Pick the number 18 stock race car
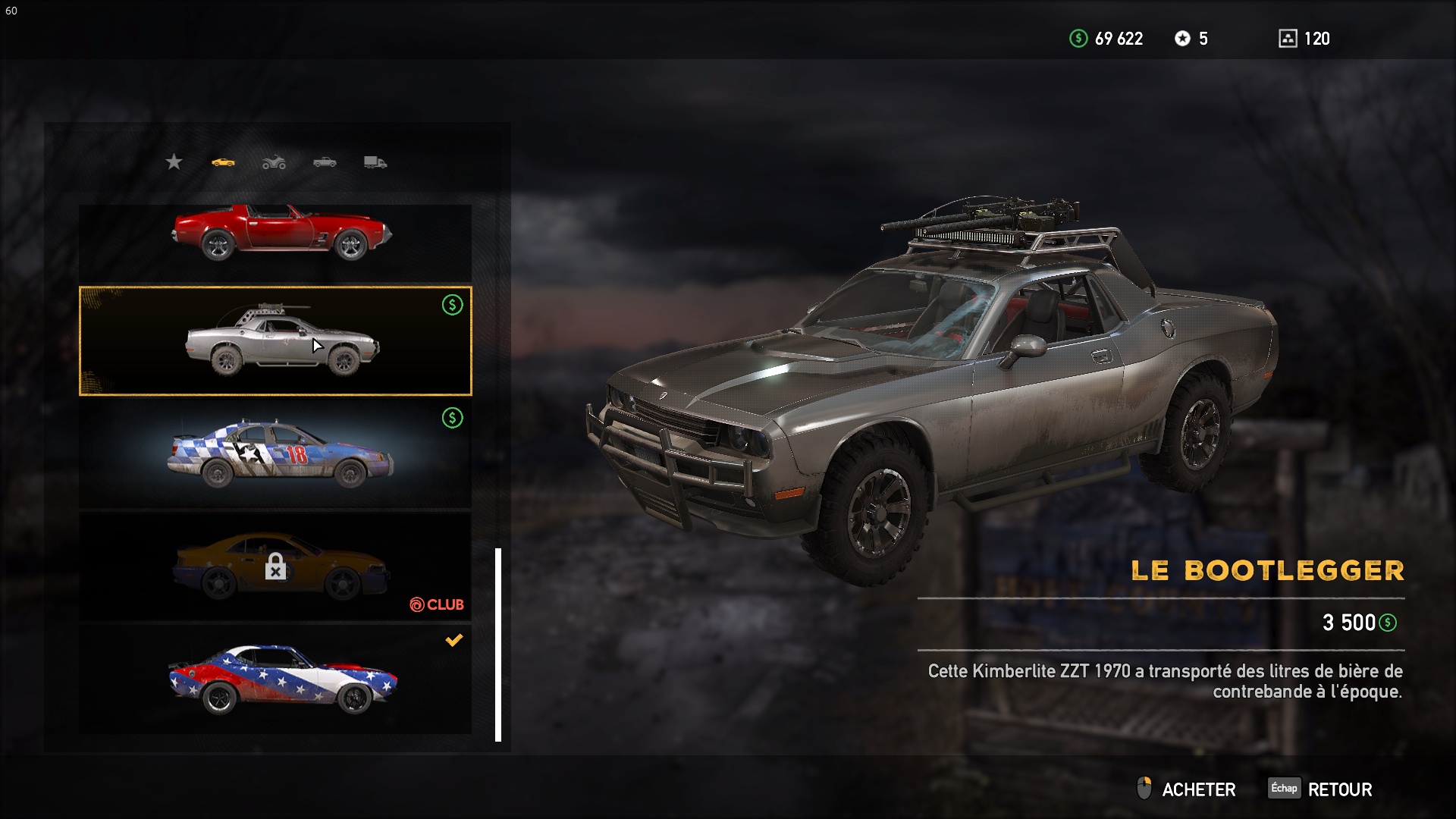Screen dimensions: 1456x819 [x=275, y=453]
